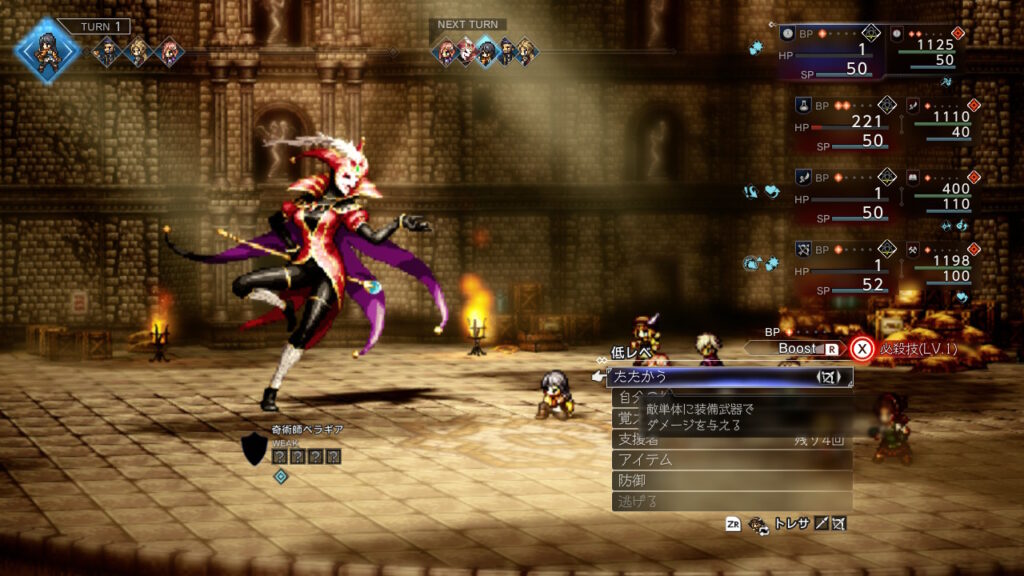1024x576 pixels.
Task: Click the トレサ character swap indicator
Action: (791, 523)
